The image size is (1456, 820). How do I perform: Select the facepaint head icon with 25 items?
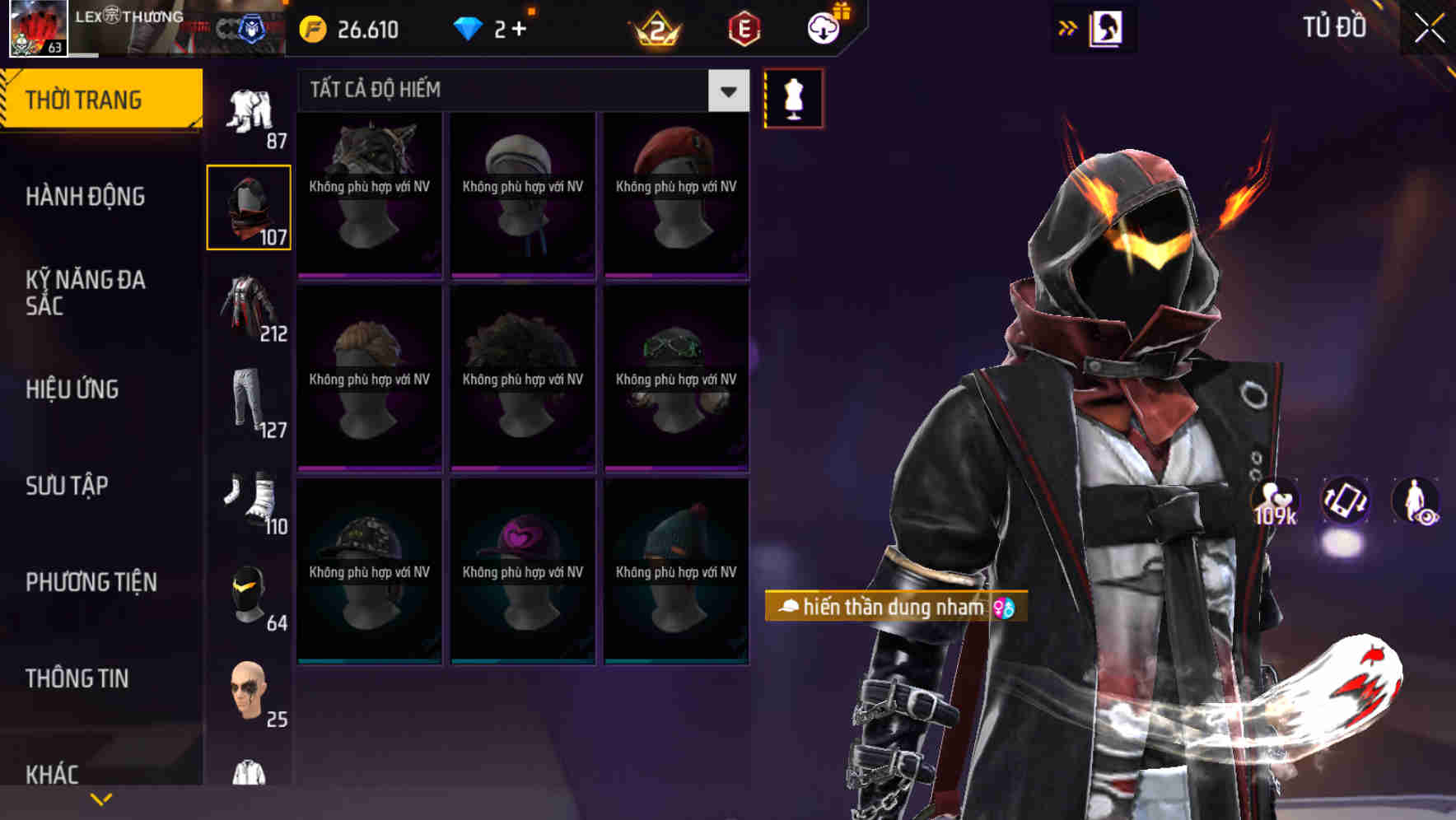(249, 696)
